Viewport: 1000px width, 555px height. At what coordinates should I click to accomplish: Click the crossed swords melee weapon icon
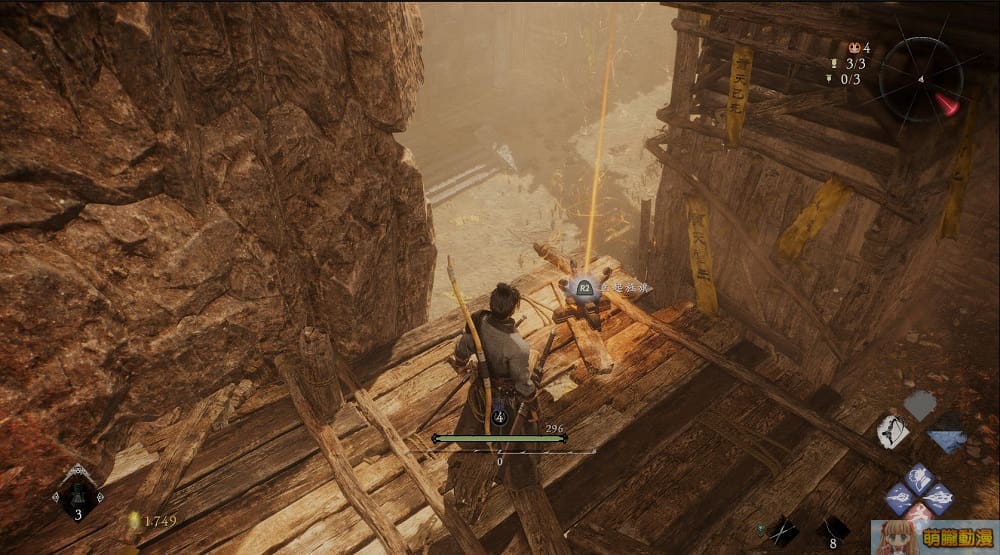pyautogui.click(x=782, y=532)
